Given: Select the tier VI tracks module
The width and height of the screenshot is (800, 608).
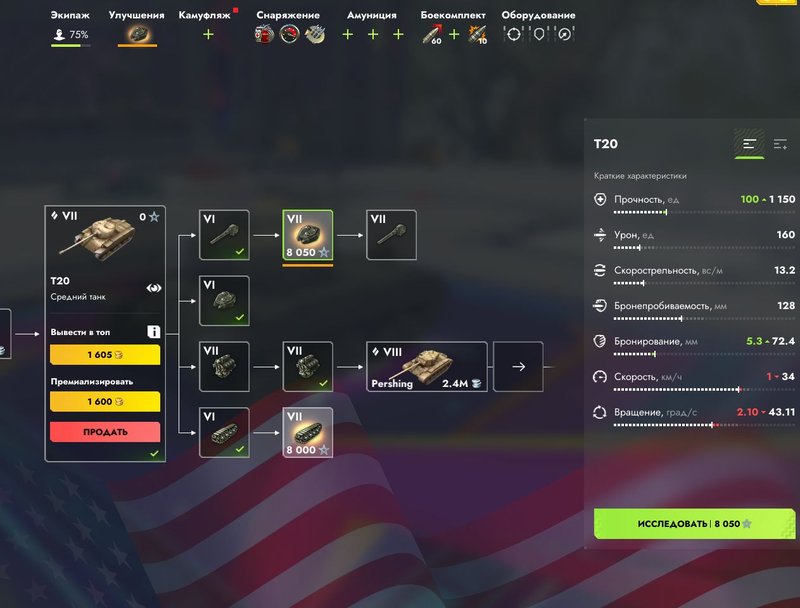Looking at the screenshot, I should point(224,432).
